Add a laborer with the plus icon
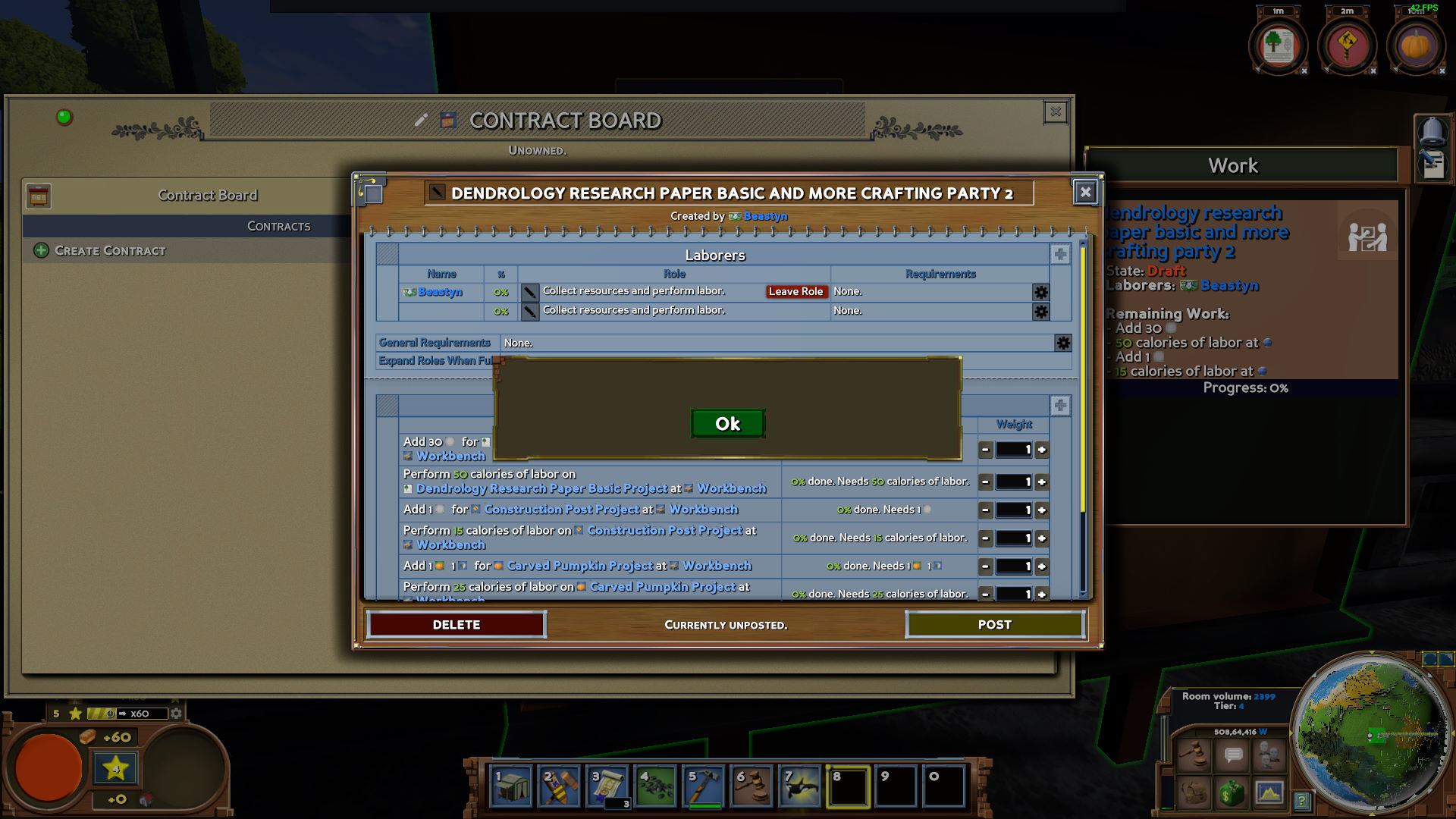 [1060, 254]
